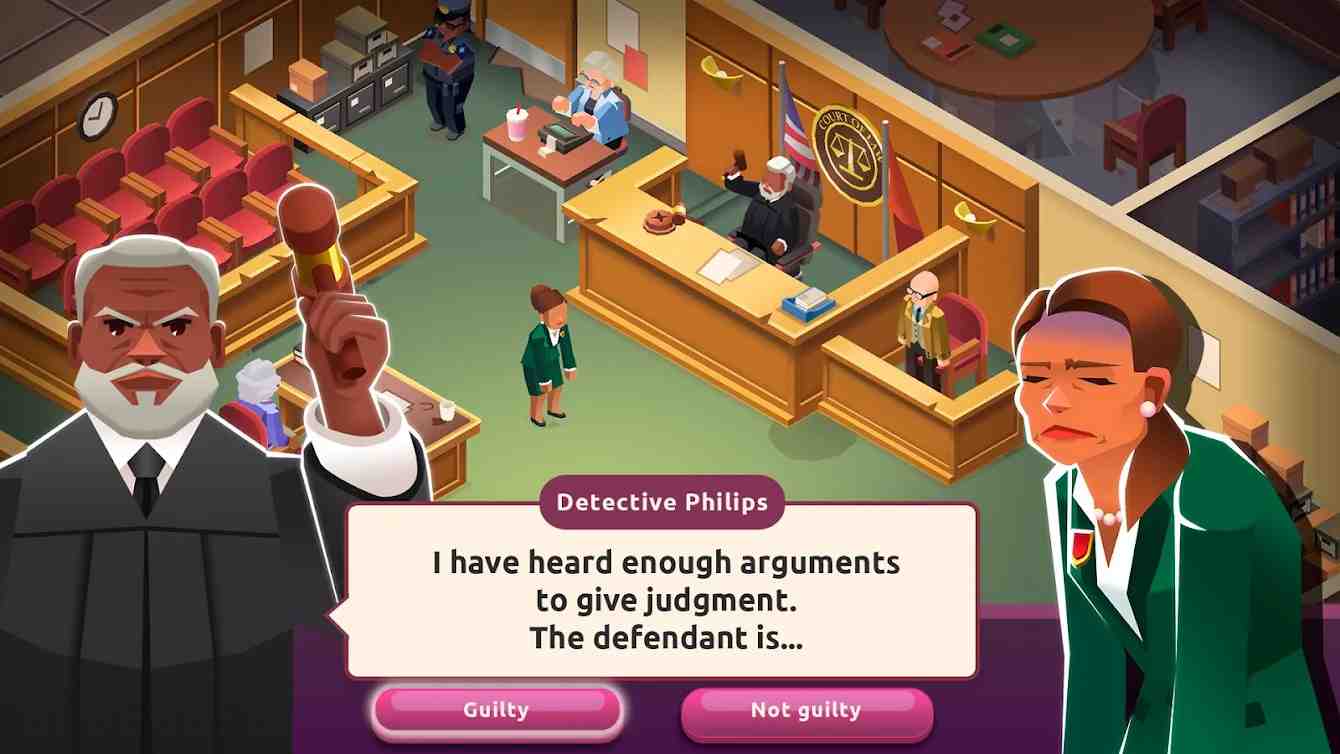Choose the Guilty verdict
This screenshot has height=754, width=1340.
point(496,711)
